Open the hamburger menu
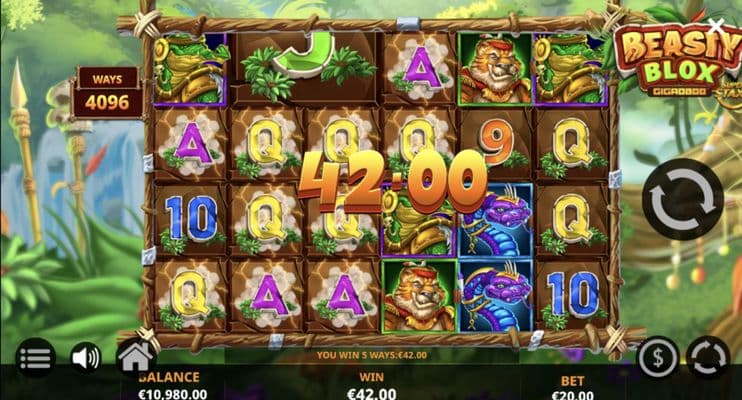742x400 pixels. tap(35, 357)
